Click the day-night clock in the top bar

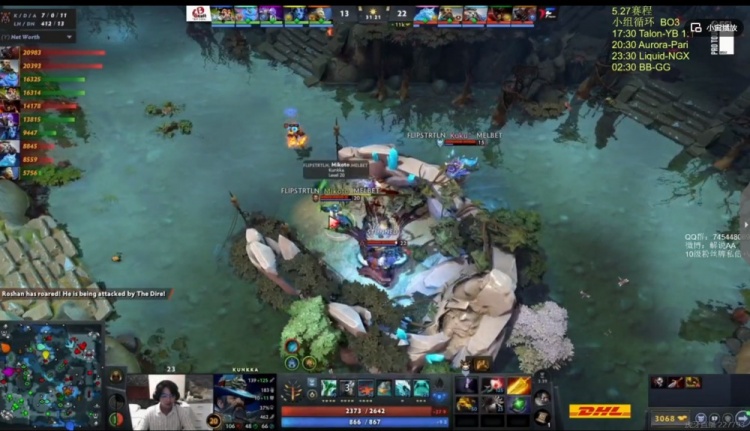(x=374, y=14)
